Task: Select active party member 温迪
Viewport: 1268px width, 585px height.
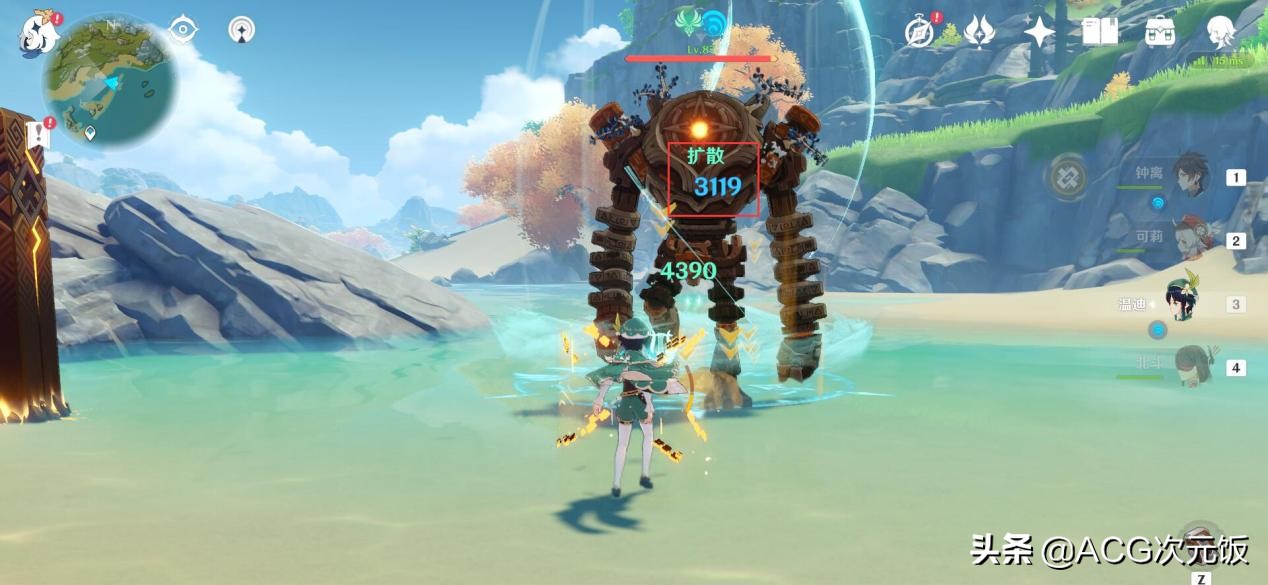Action: (1183, 303)
